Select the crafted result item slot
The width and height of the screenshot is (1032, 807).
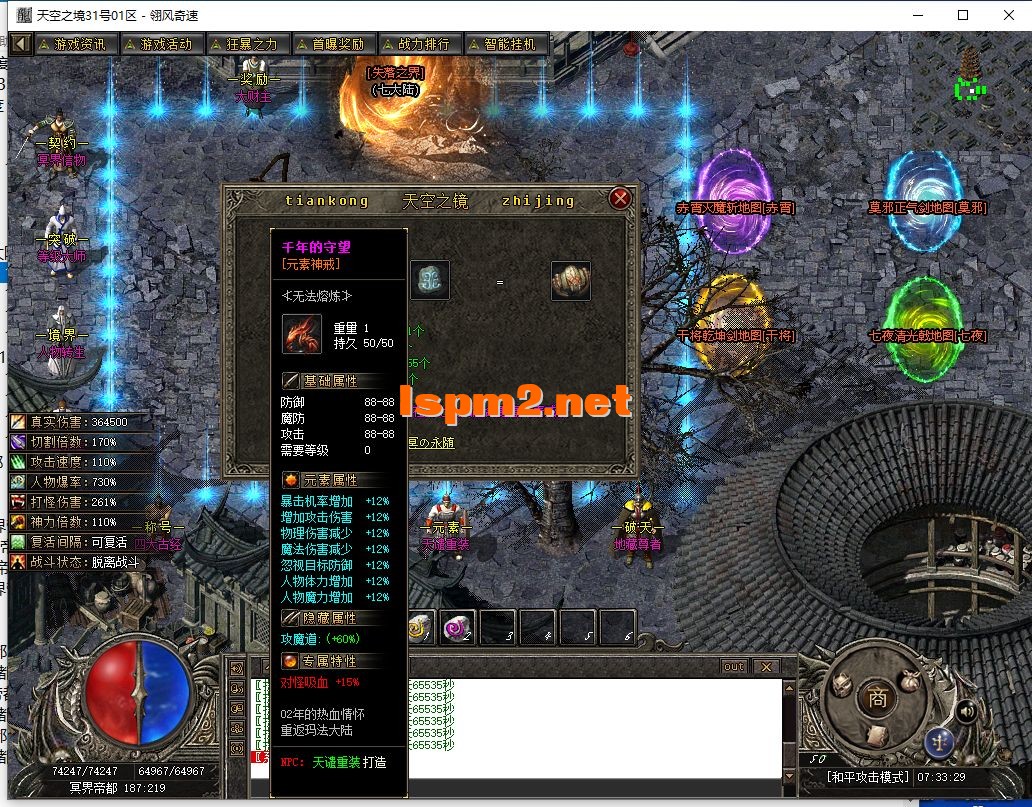(x=570, y=281)
